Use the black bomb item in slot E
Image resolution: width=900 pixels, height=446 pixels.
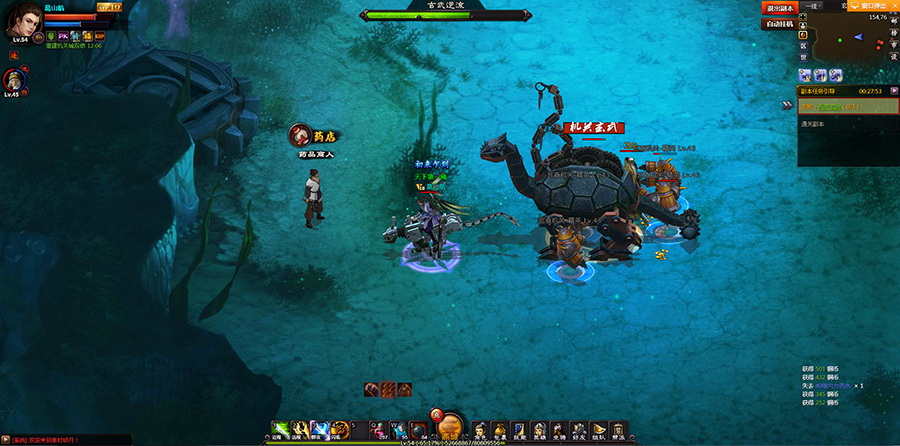tap(421, 429)
